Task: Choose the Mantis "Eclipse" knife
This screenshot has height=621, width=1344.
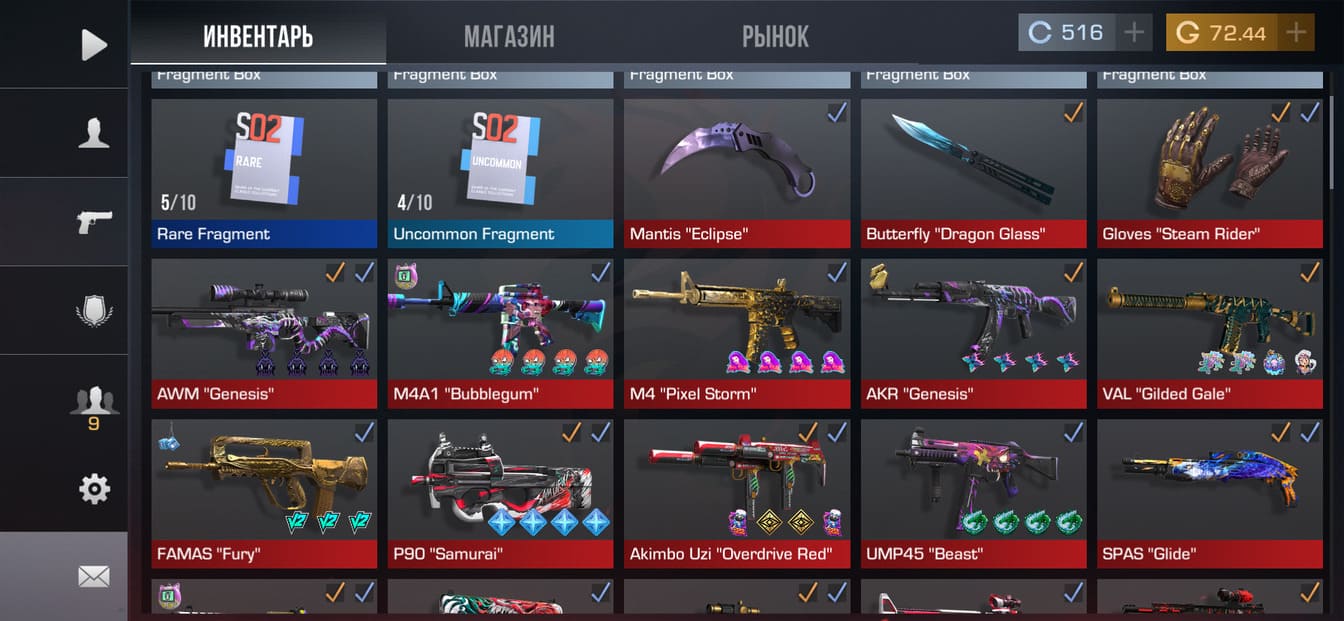Action: click(737, 172)
